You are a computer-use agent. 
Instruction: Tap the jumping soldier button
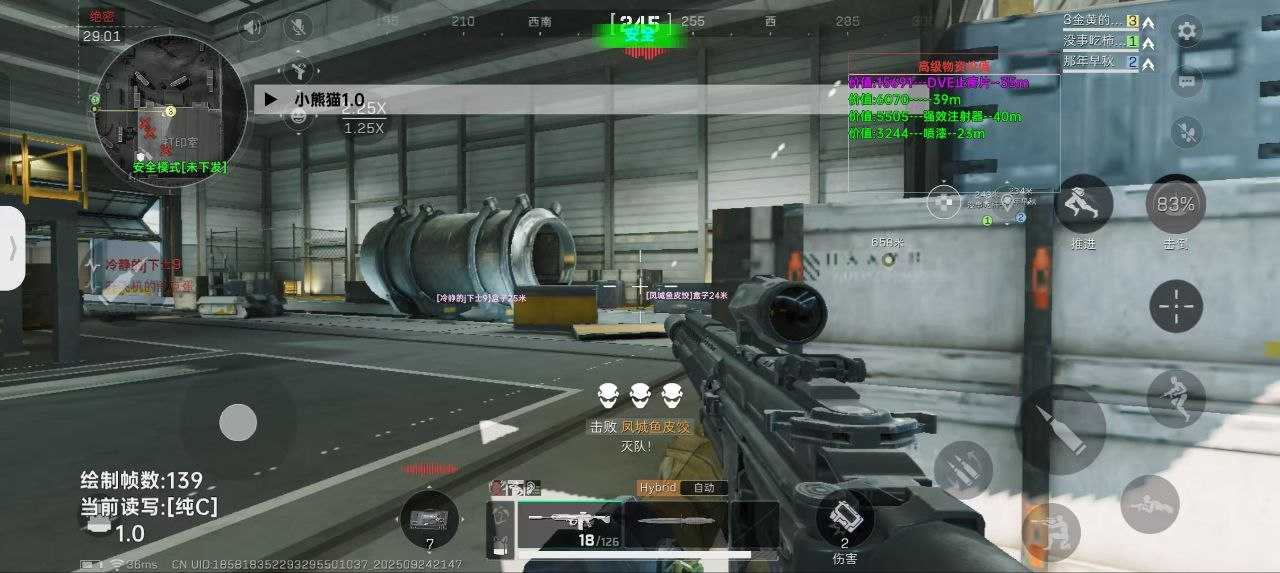point(1176,398)
